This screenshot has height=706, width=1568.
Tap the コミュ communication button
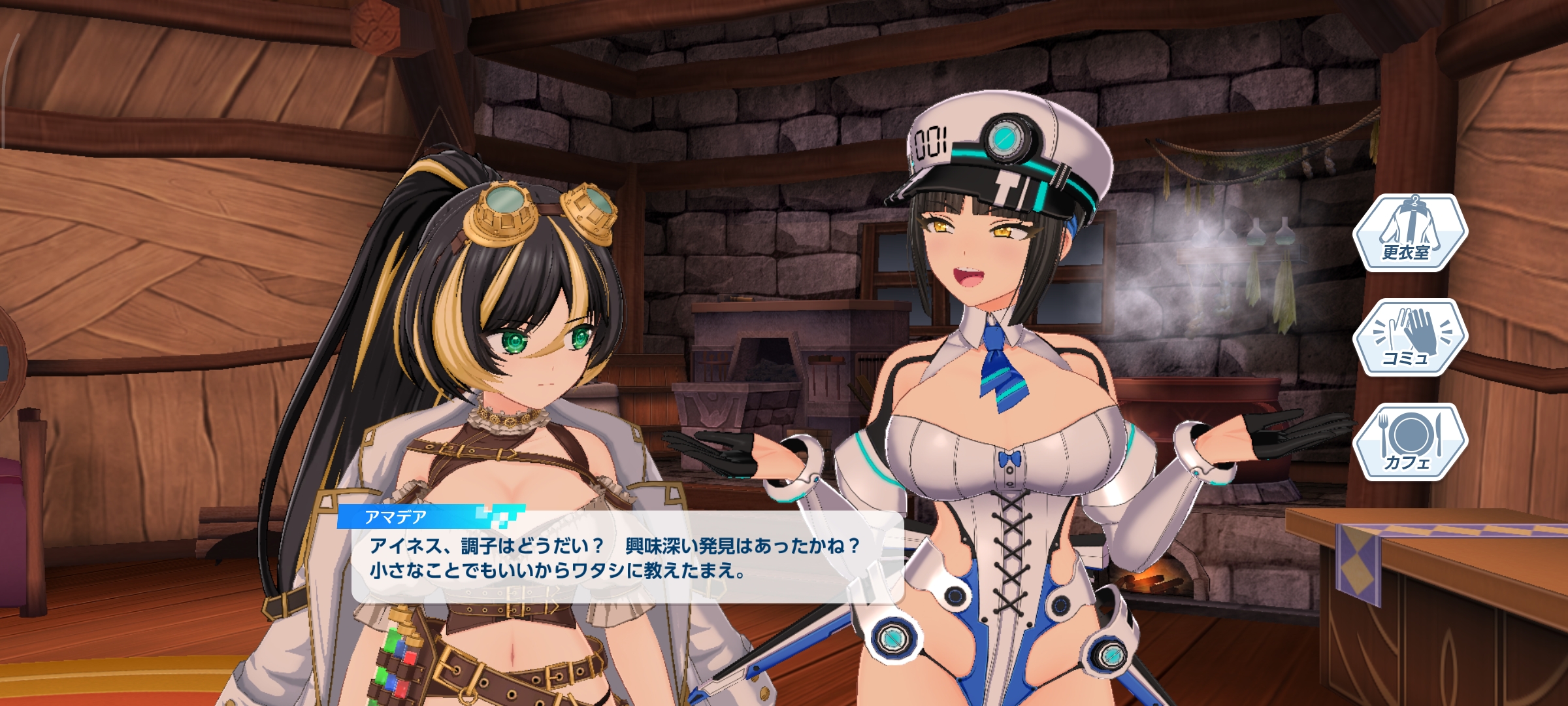pos(1410,337)
